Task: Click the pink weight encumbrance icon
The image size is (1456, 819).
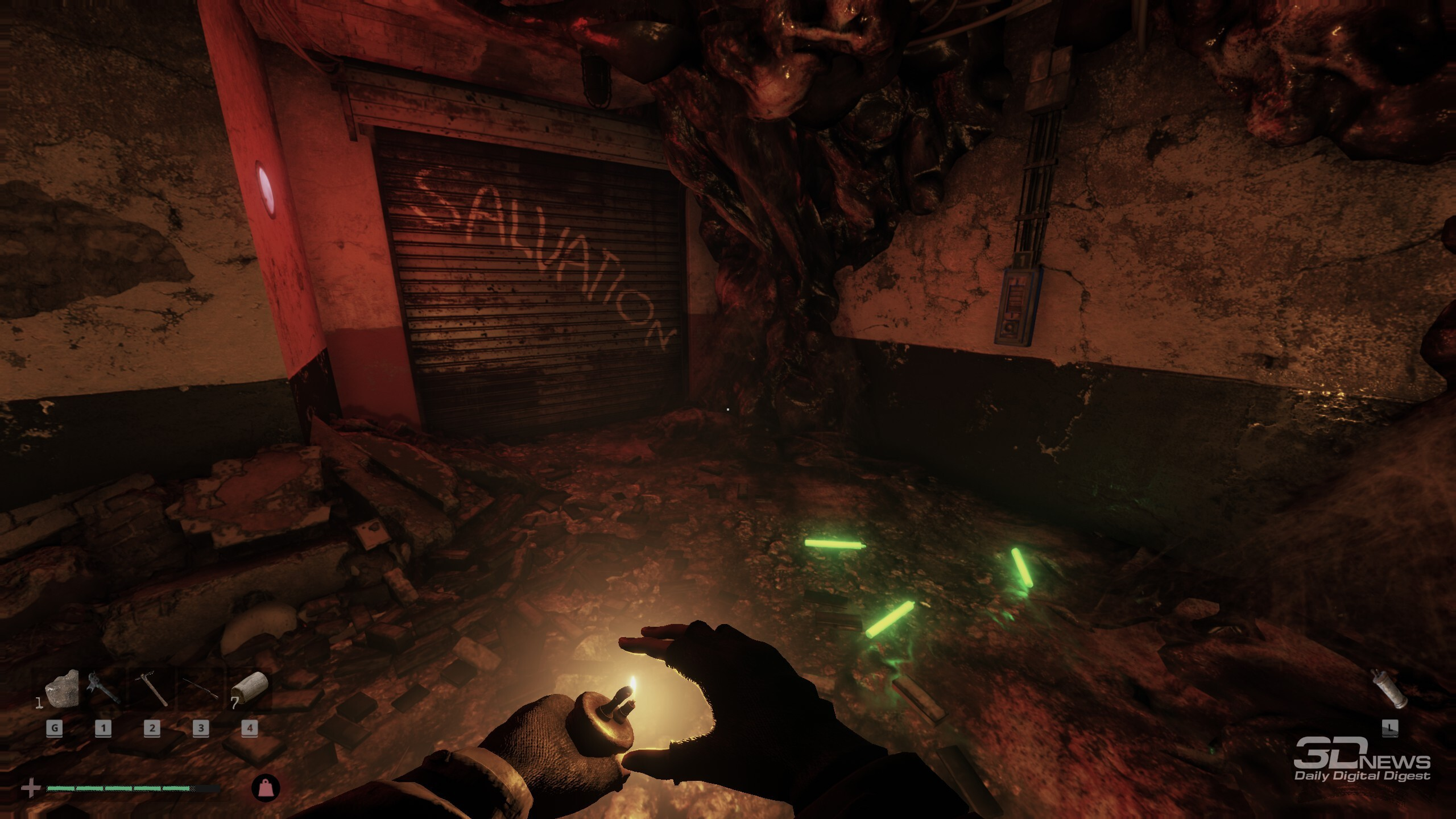Action: click(266, 788)
